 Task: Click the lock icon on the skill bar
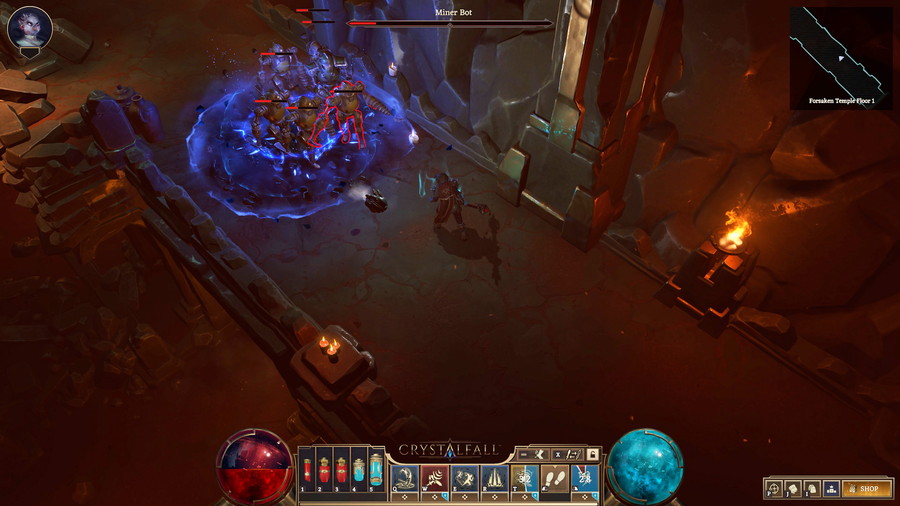[x=592, y=453]
